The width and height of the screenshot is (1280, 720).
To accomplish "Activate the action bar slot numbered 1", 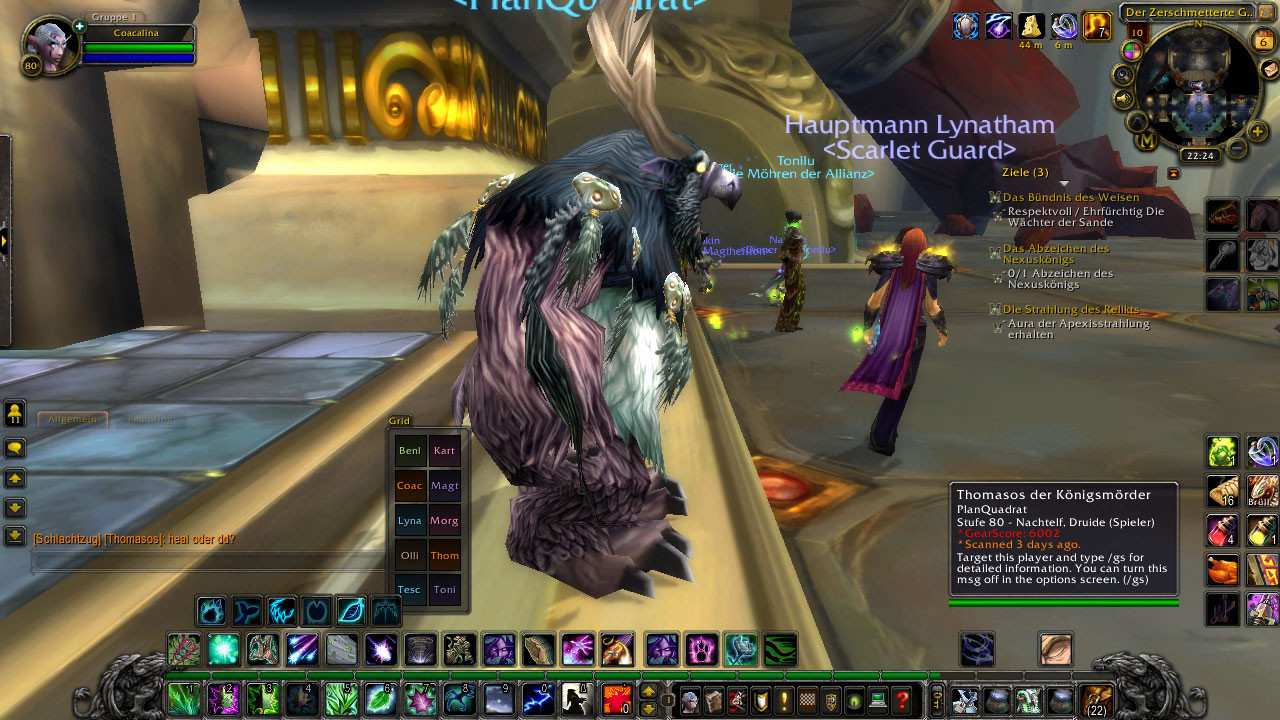I will tap(183, 699).
